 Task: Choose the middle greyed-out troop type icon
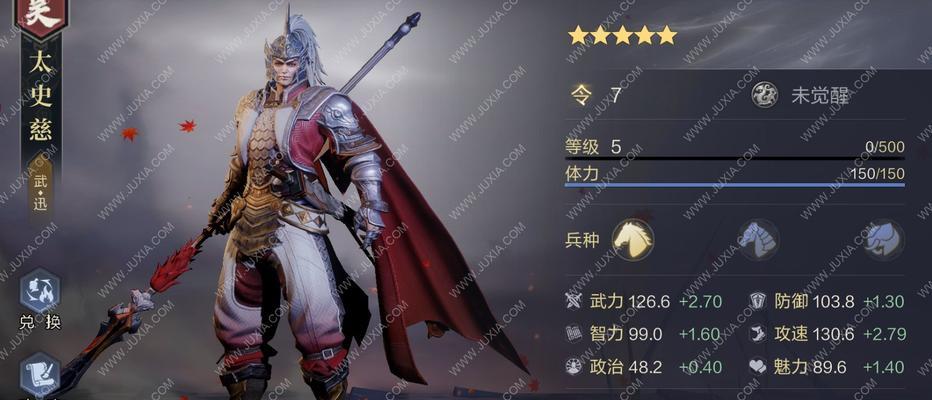(758, 240)
